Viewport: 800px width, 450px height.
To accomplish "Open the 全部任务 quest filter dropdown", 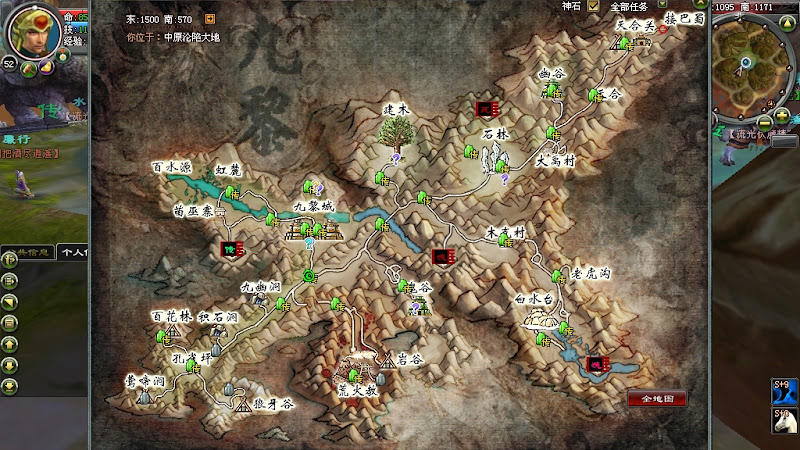I will click(x=662, y=6).
